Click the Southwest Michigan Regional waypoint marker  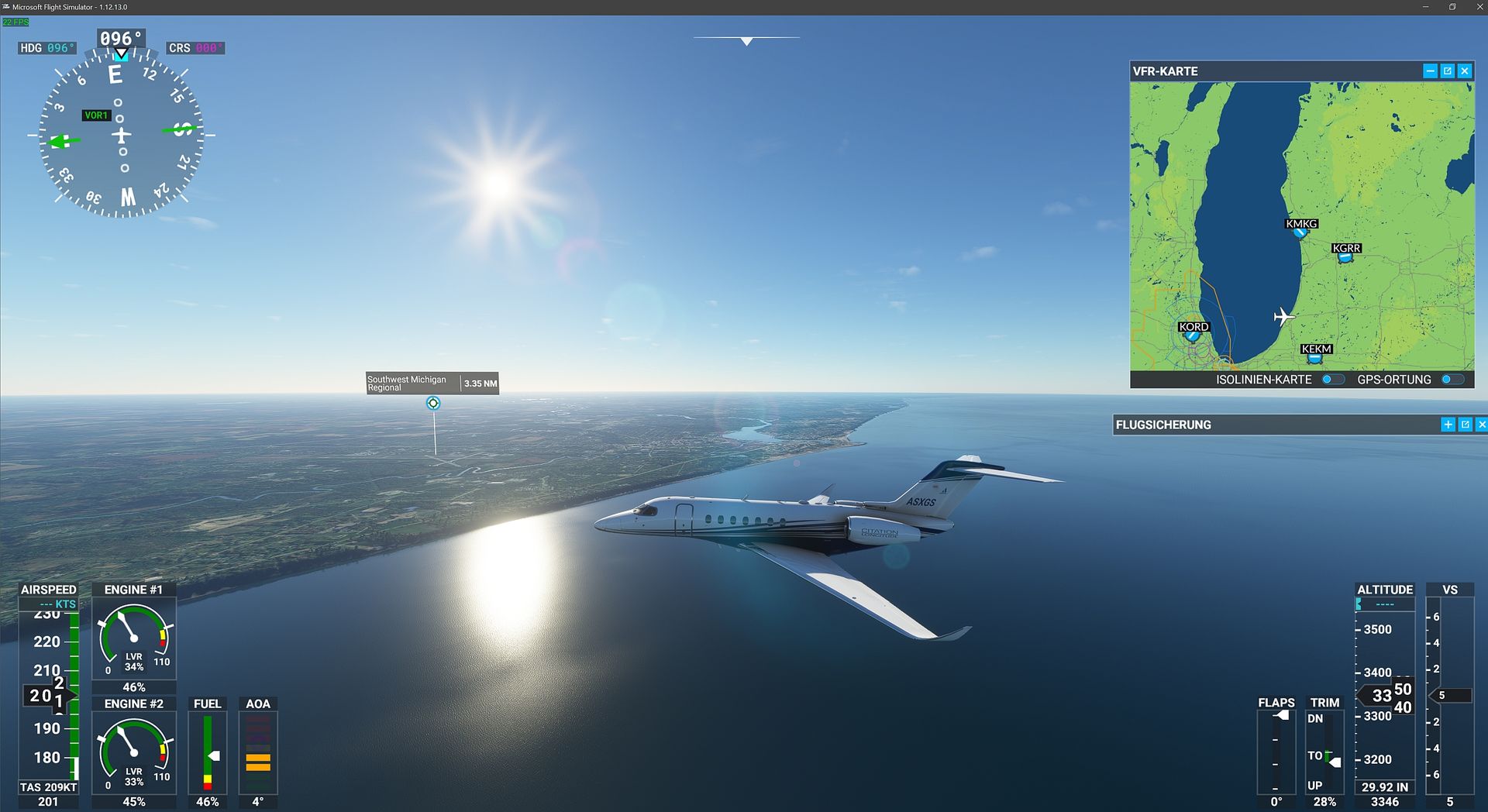[x=433, y=403]
